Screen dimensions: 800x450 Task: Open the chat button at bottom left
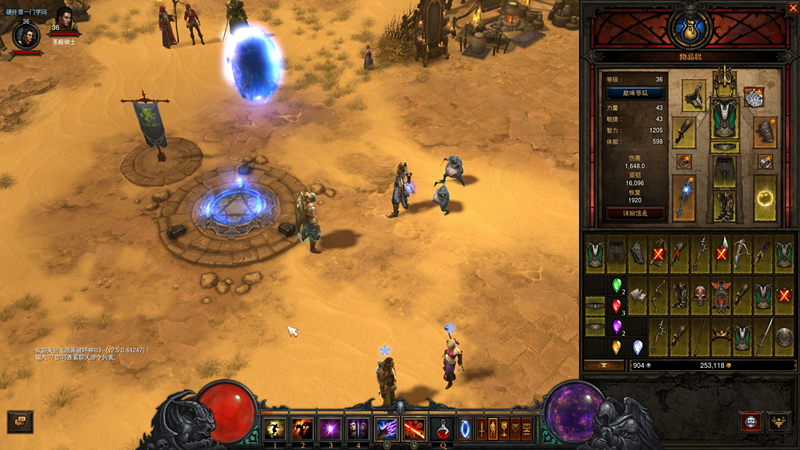pyautogui.click(x=19, y=422)
